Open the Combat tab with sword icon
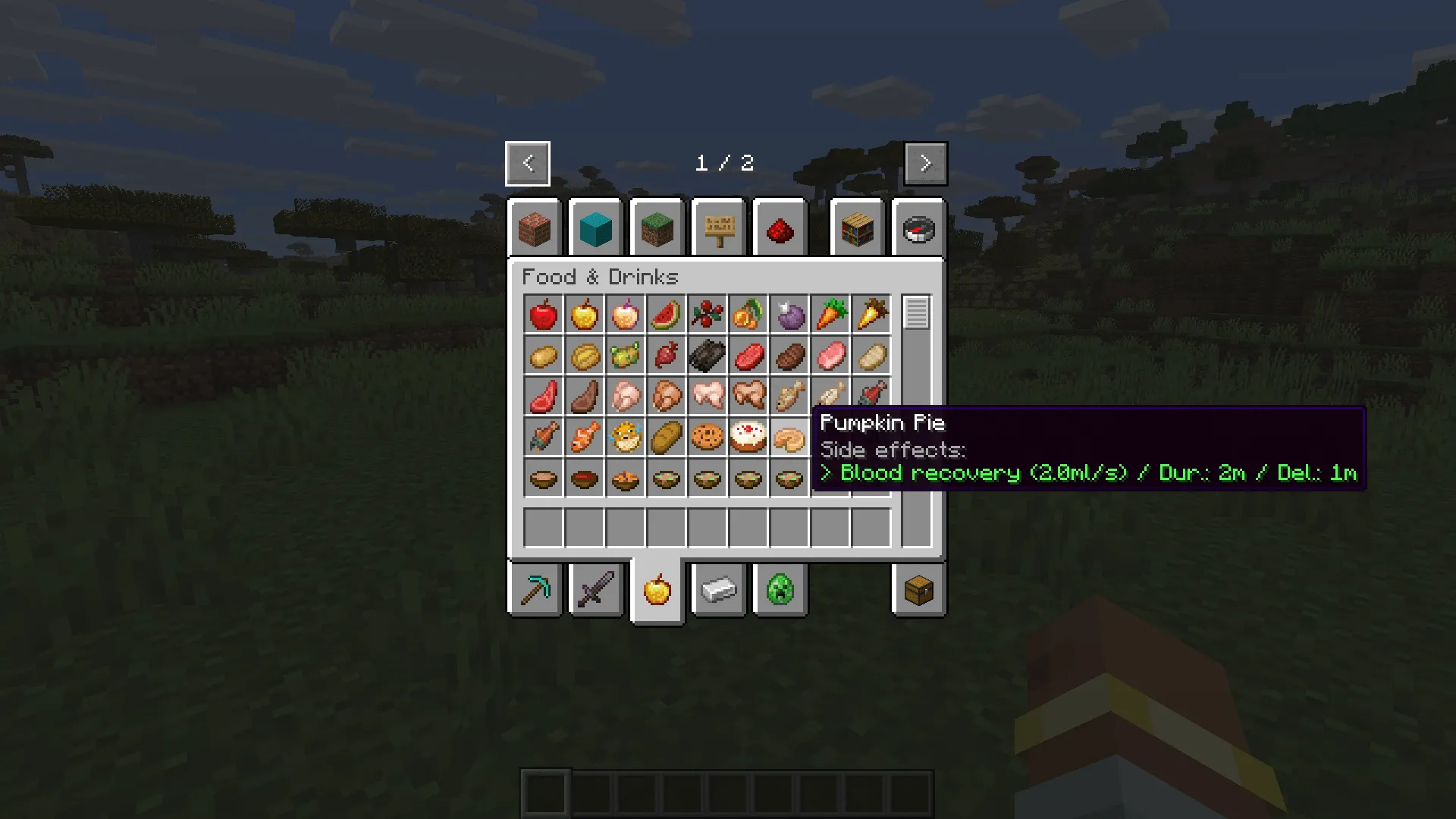 coord(596,591)
